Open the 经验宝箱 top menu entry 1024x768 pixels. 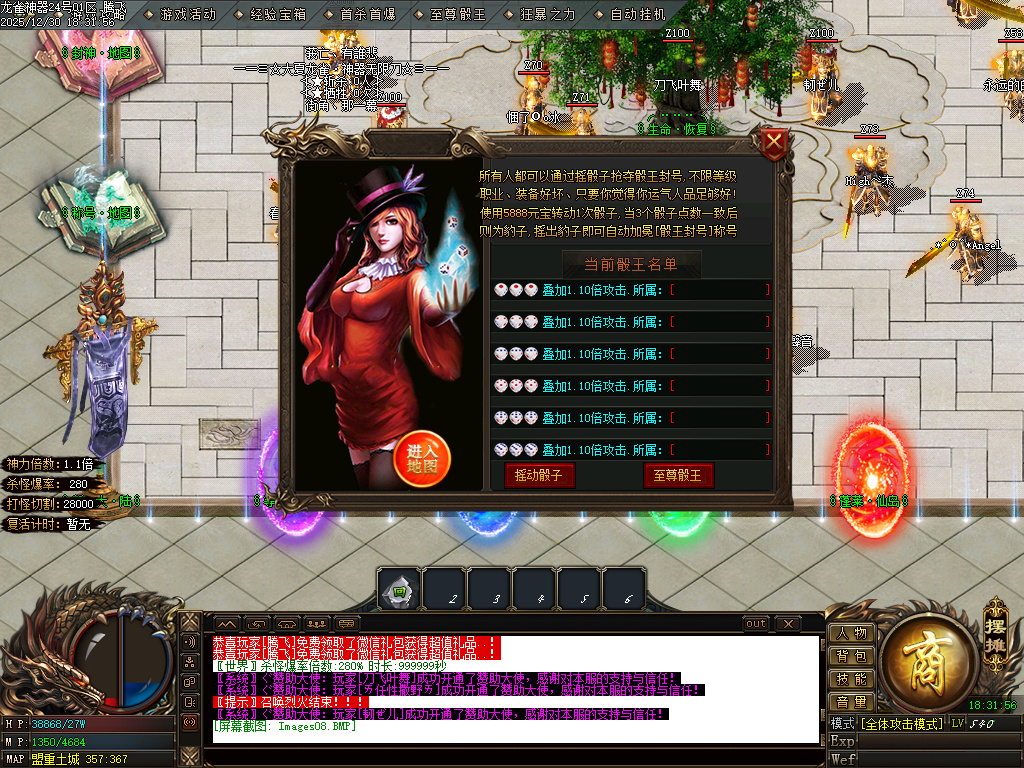point(278,15)
